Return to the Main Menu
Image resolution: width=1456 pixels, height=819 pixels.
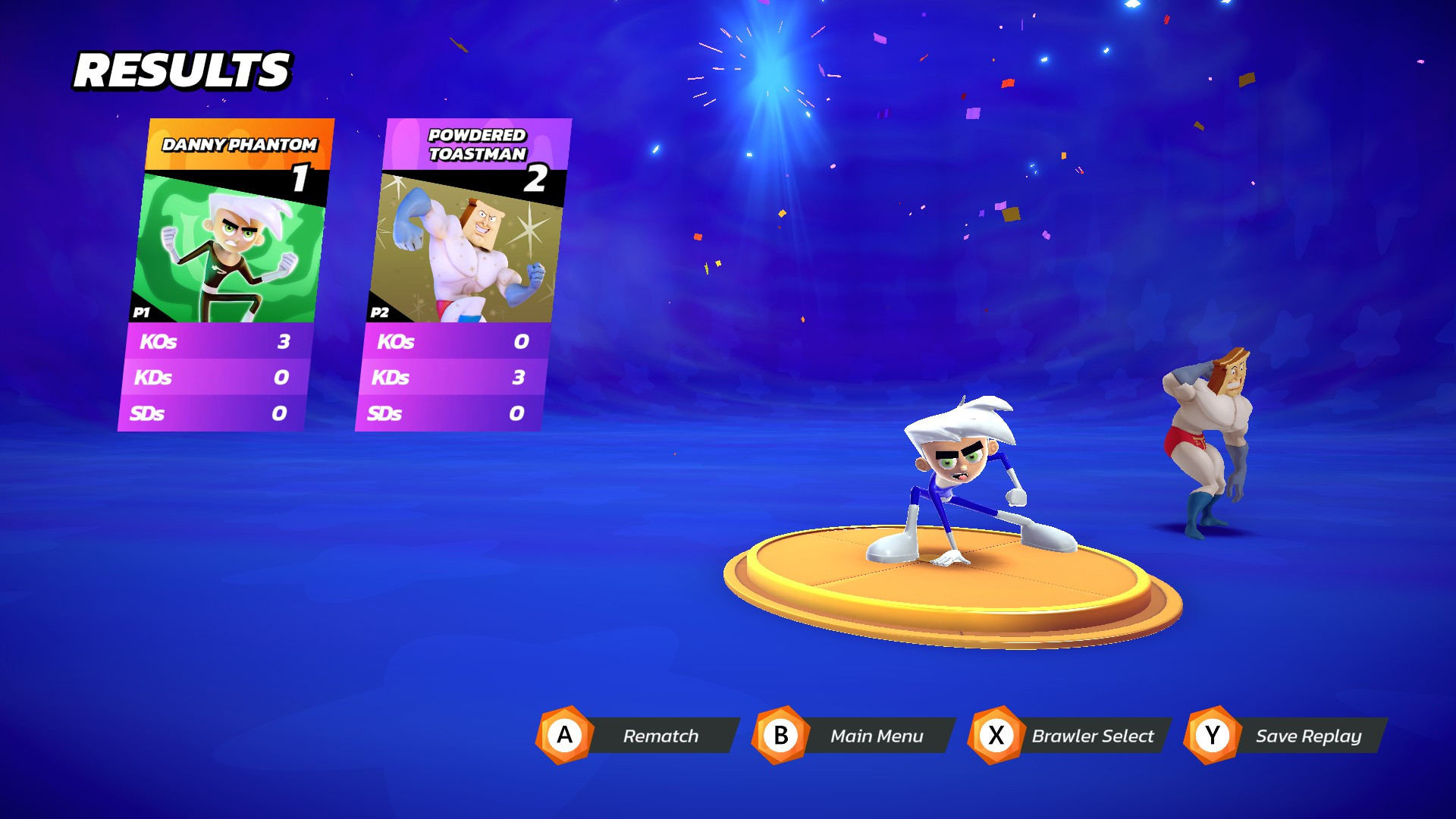point(877,735)
